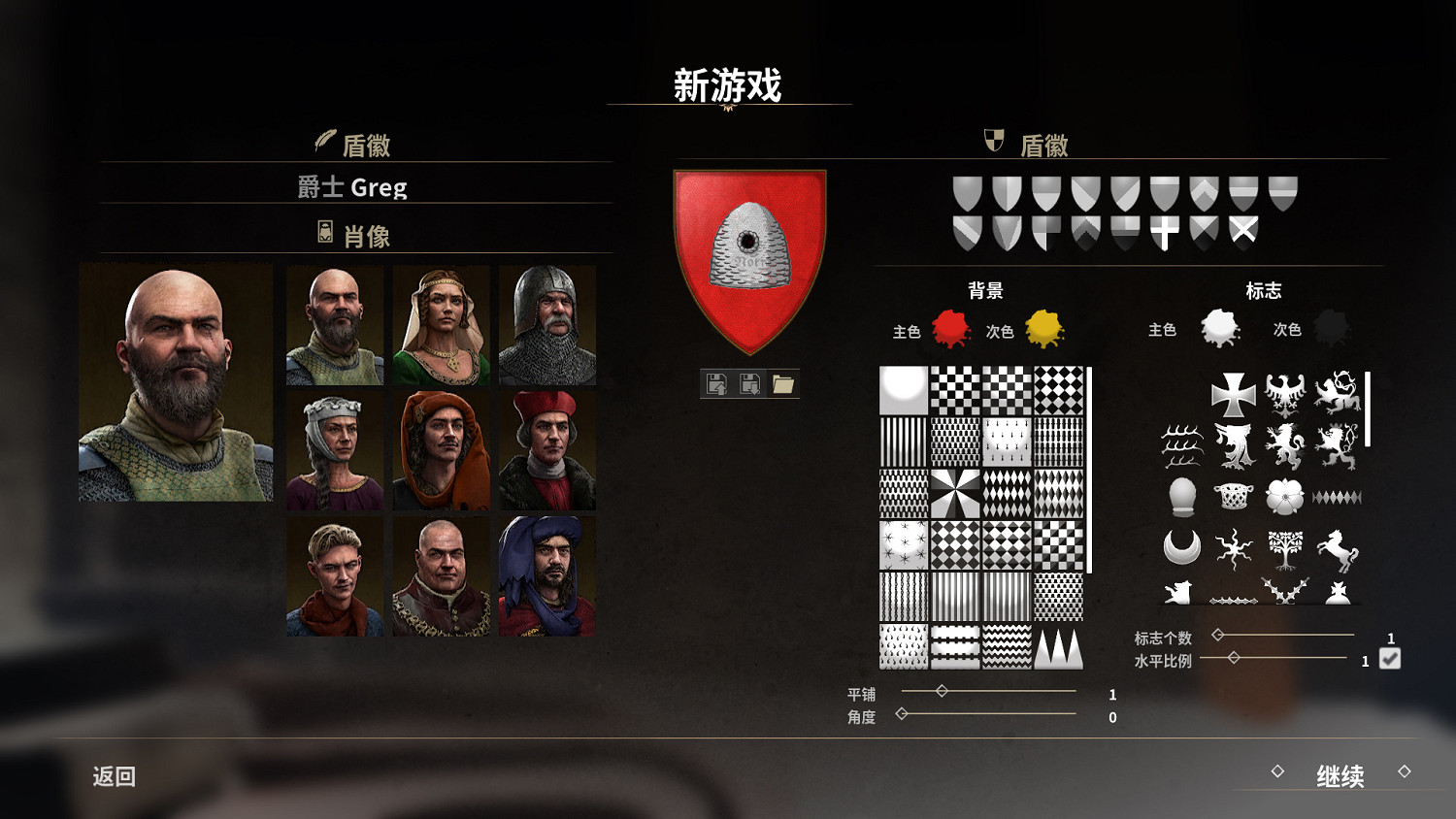
Task: Switch to the 标志 section
Action: tap(1264, 290)
